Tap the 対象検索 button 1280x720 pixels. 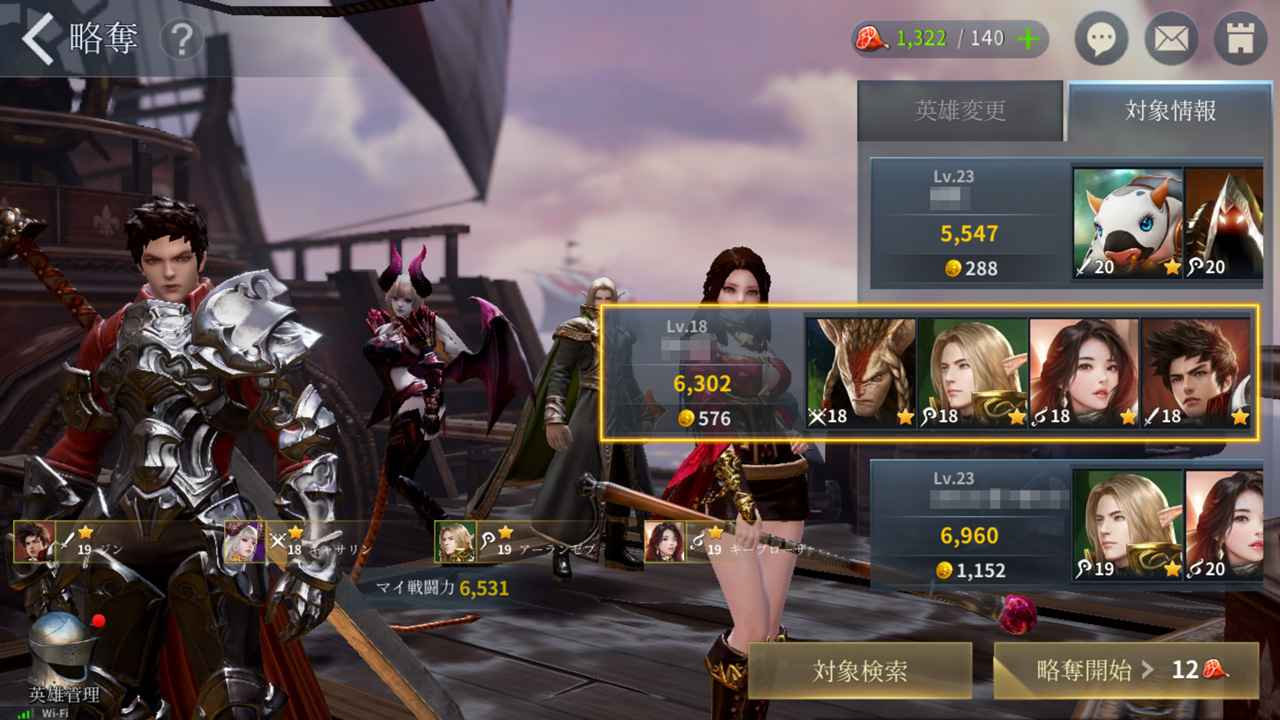pyautogui.click(x=860, y=670)
